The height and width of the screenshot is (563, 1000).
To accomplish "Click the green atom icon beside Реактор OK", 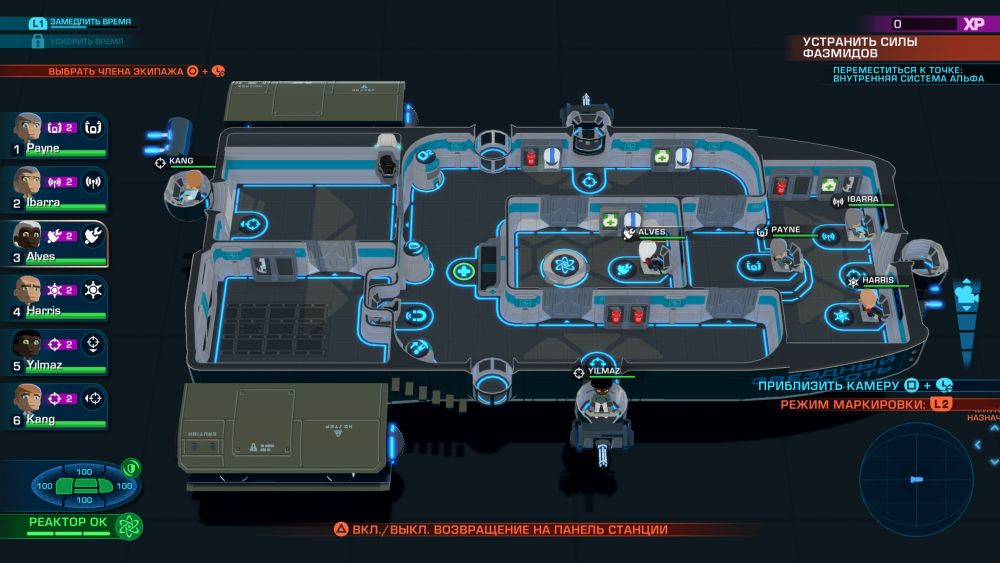I will [x=128, y=524].
